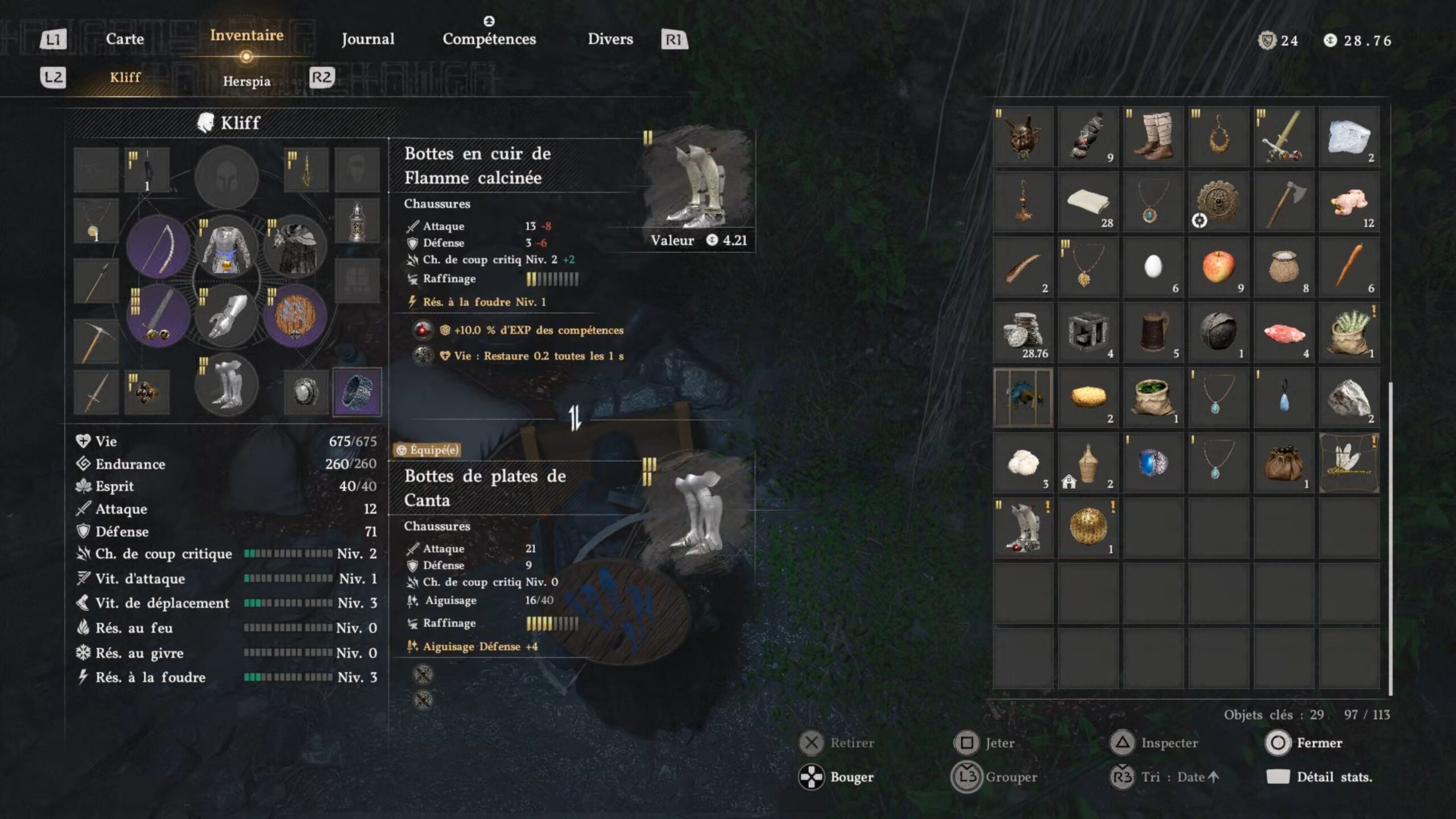Select the carrot stack
The height and width of the screenshot is (819, 1456).
pos(1349,267)
